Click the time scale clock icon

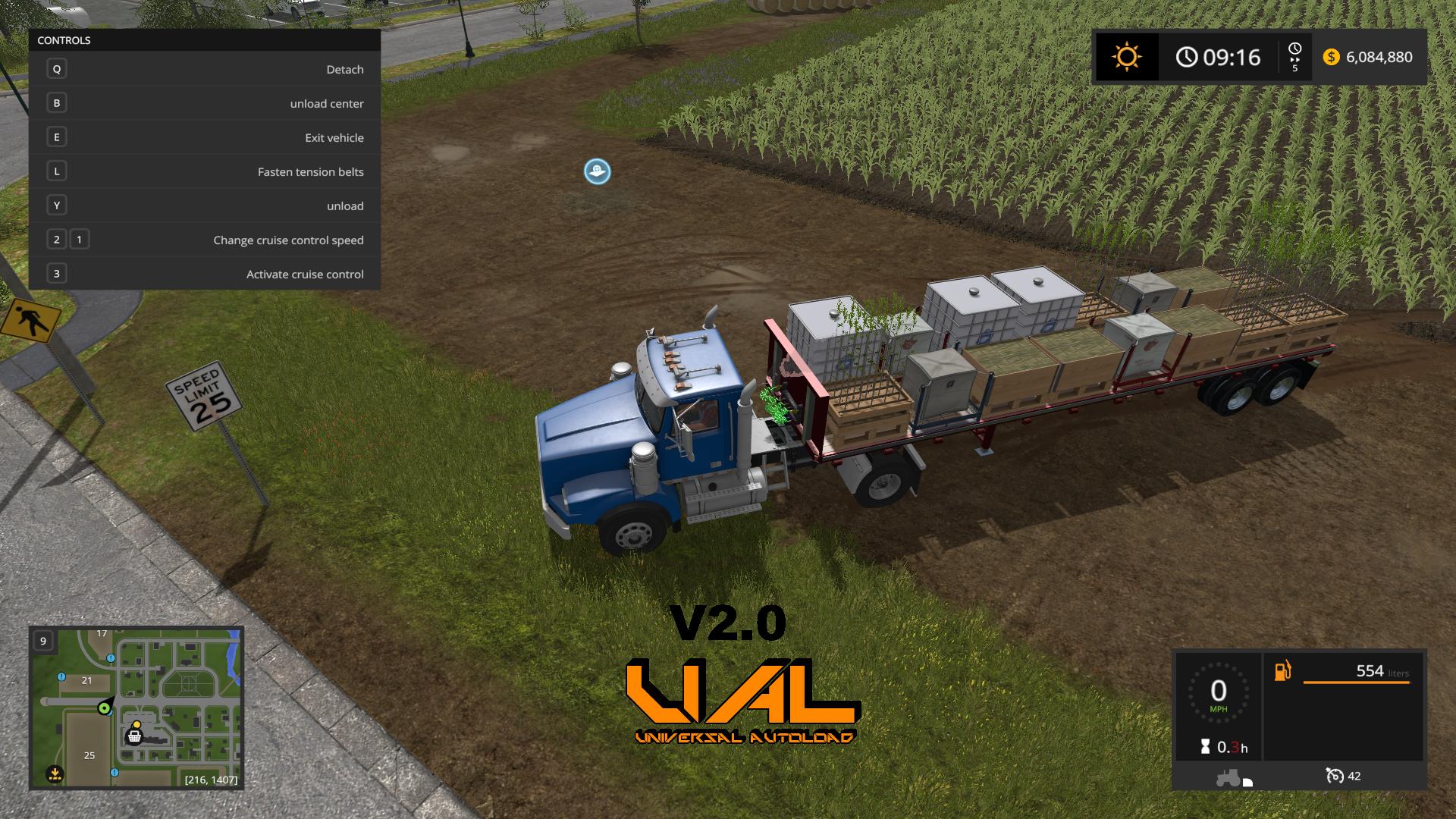(1294, 50)
